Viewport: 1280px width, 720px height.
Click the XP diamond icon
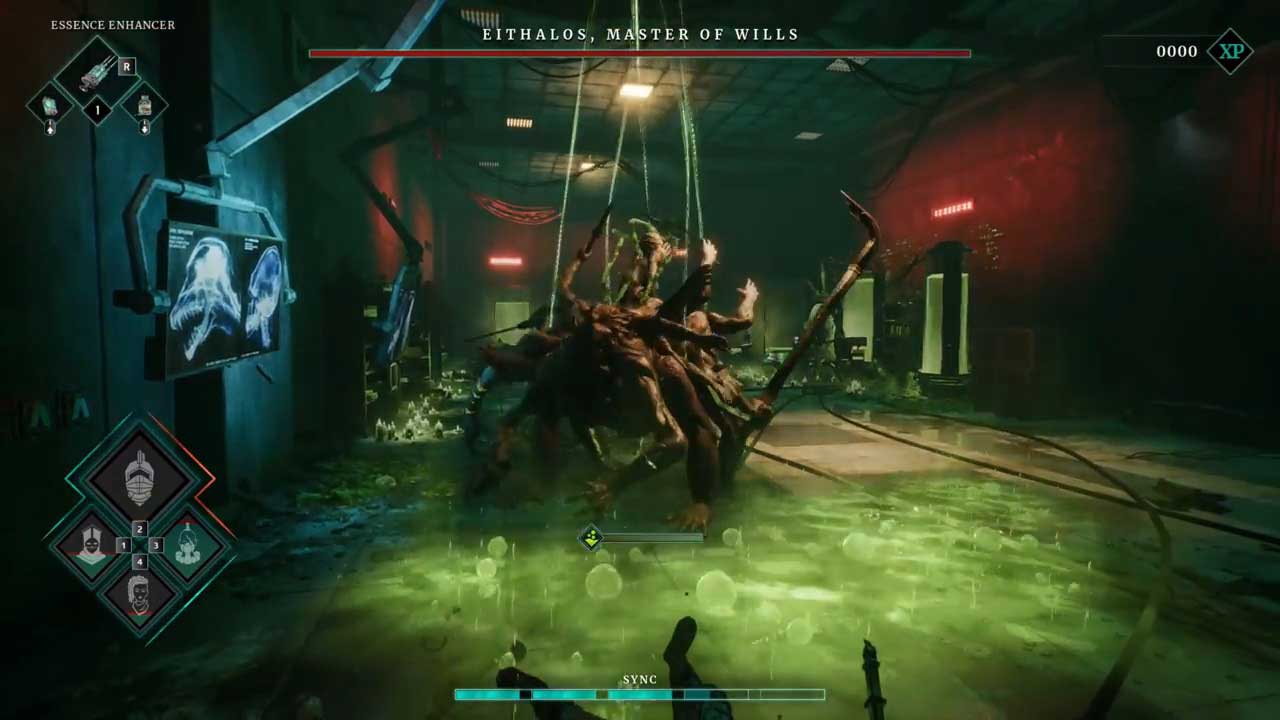pos(1230,51)
